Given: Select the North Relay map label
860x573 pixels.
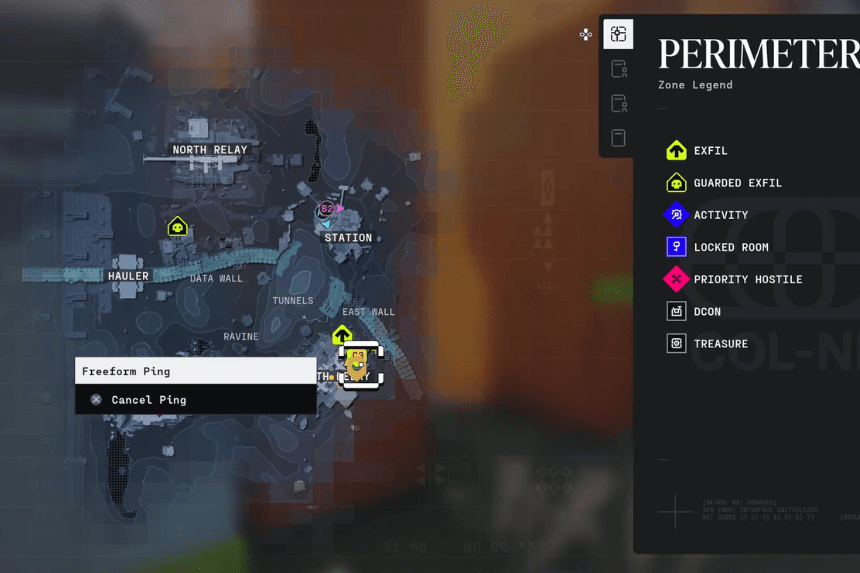Looking at the screenshot, I should (x=210, y=150).
